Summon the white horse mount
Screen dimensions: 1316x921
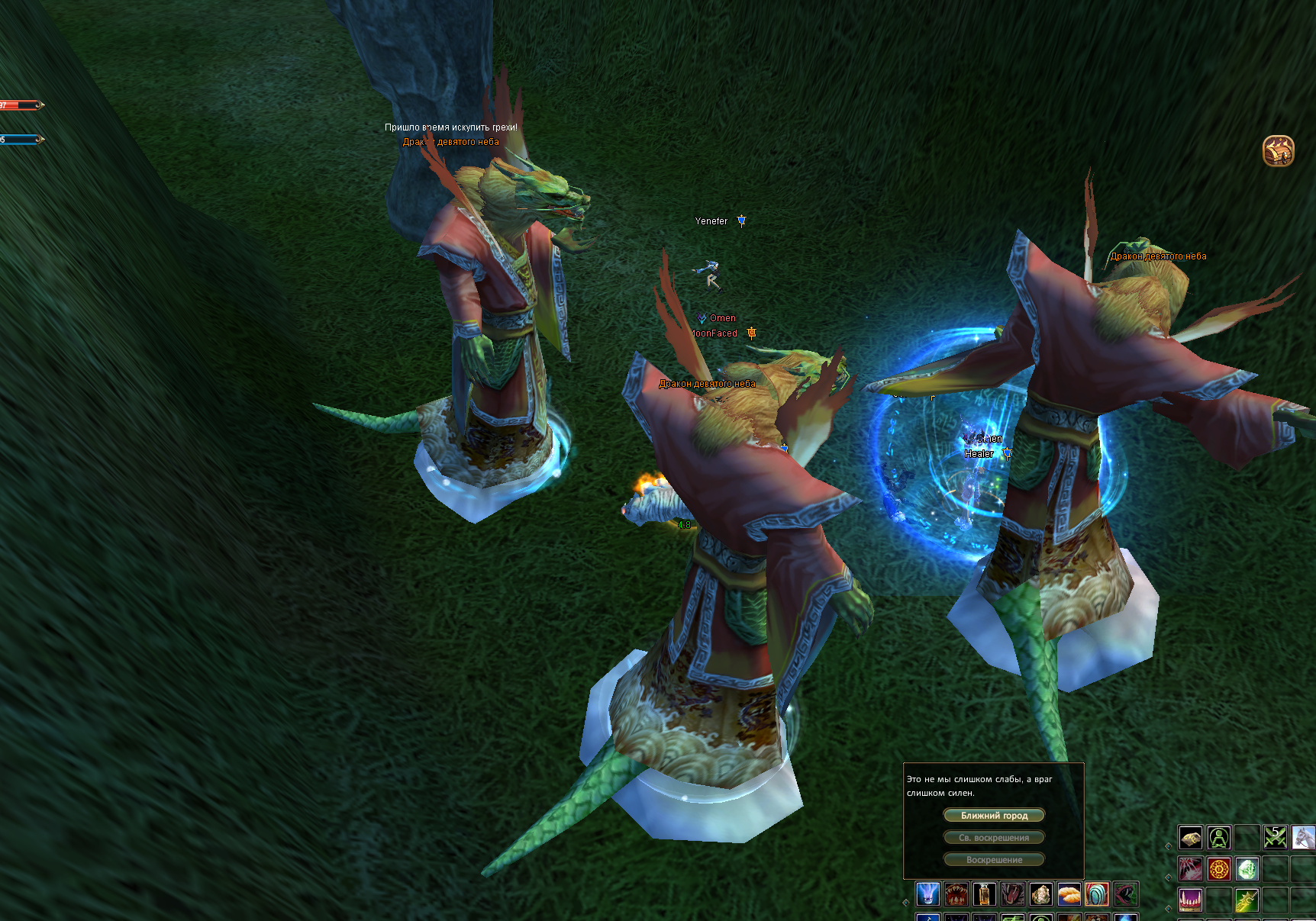(x=1303, y=839)
